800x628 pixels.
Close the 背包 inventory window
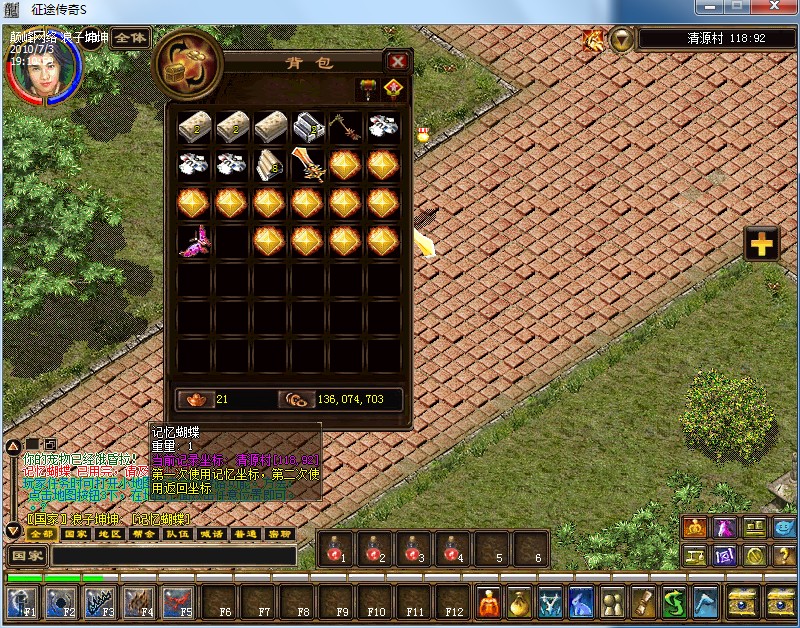point(397,61)
